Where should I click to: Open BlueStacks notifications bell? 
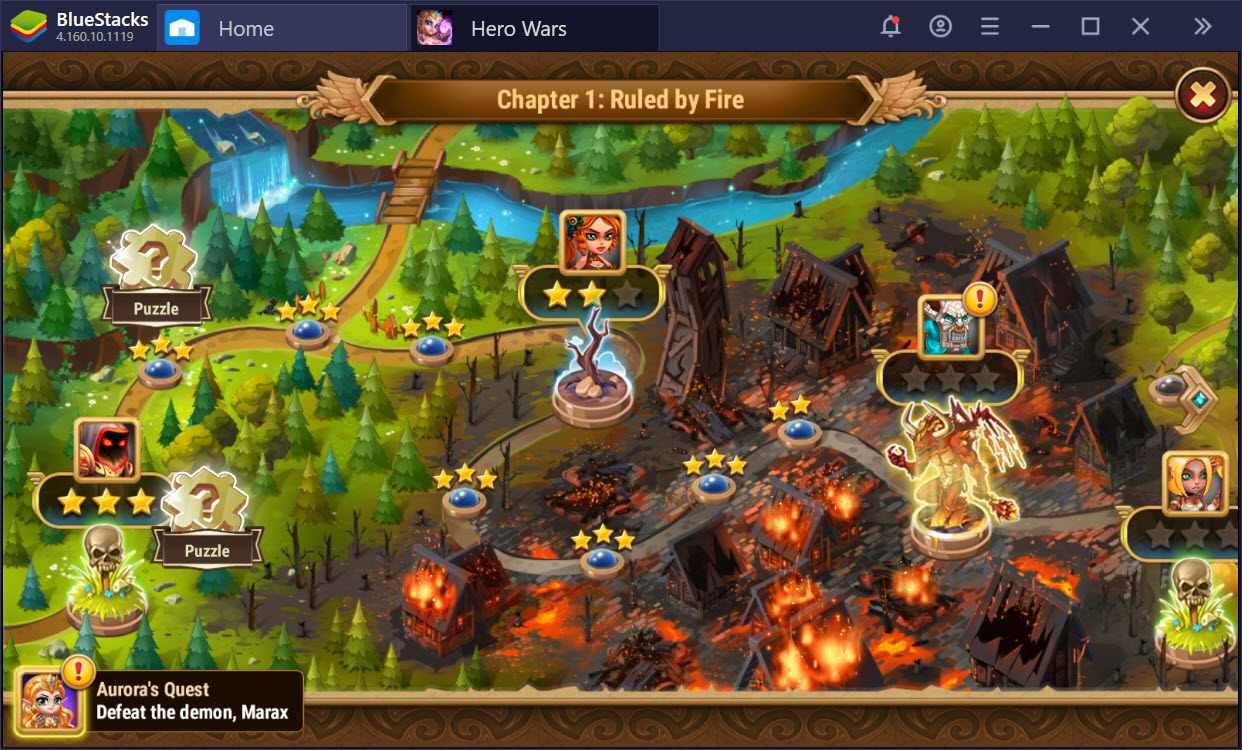tap(890, 27)
